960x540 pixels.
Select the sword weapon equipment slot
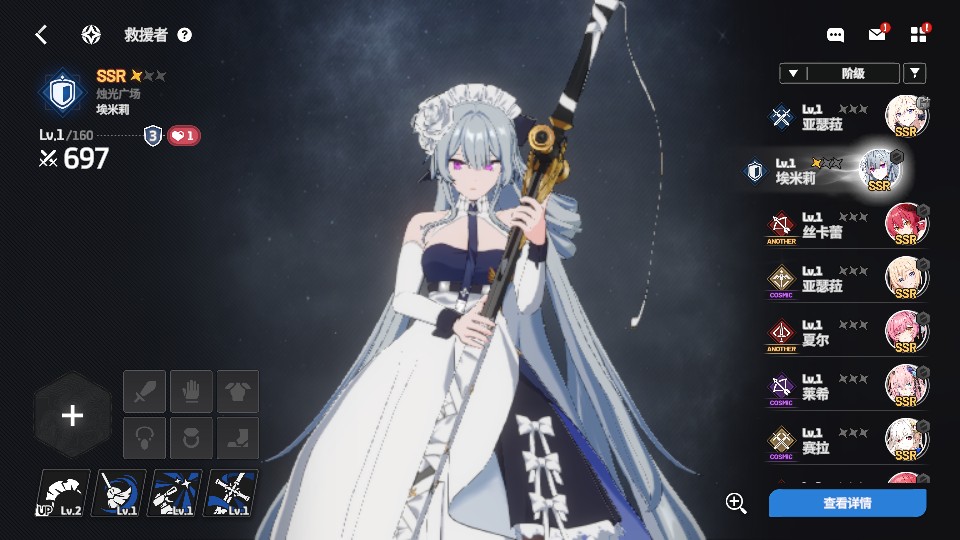click(144, 391)
